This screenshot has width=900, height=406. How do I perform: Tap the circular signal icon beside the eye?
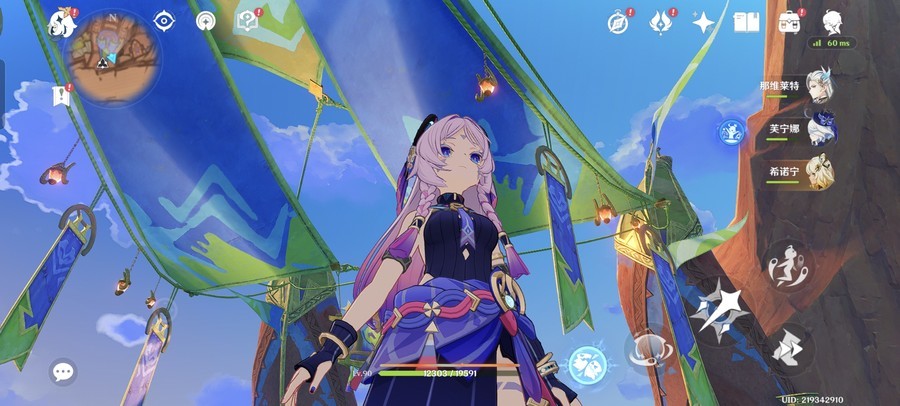coord(206,21)
